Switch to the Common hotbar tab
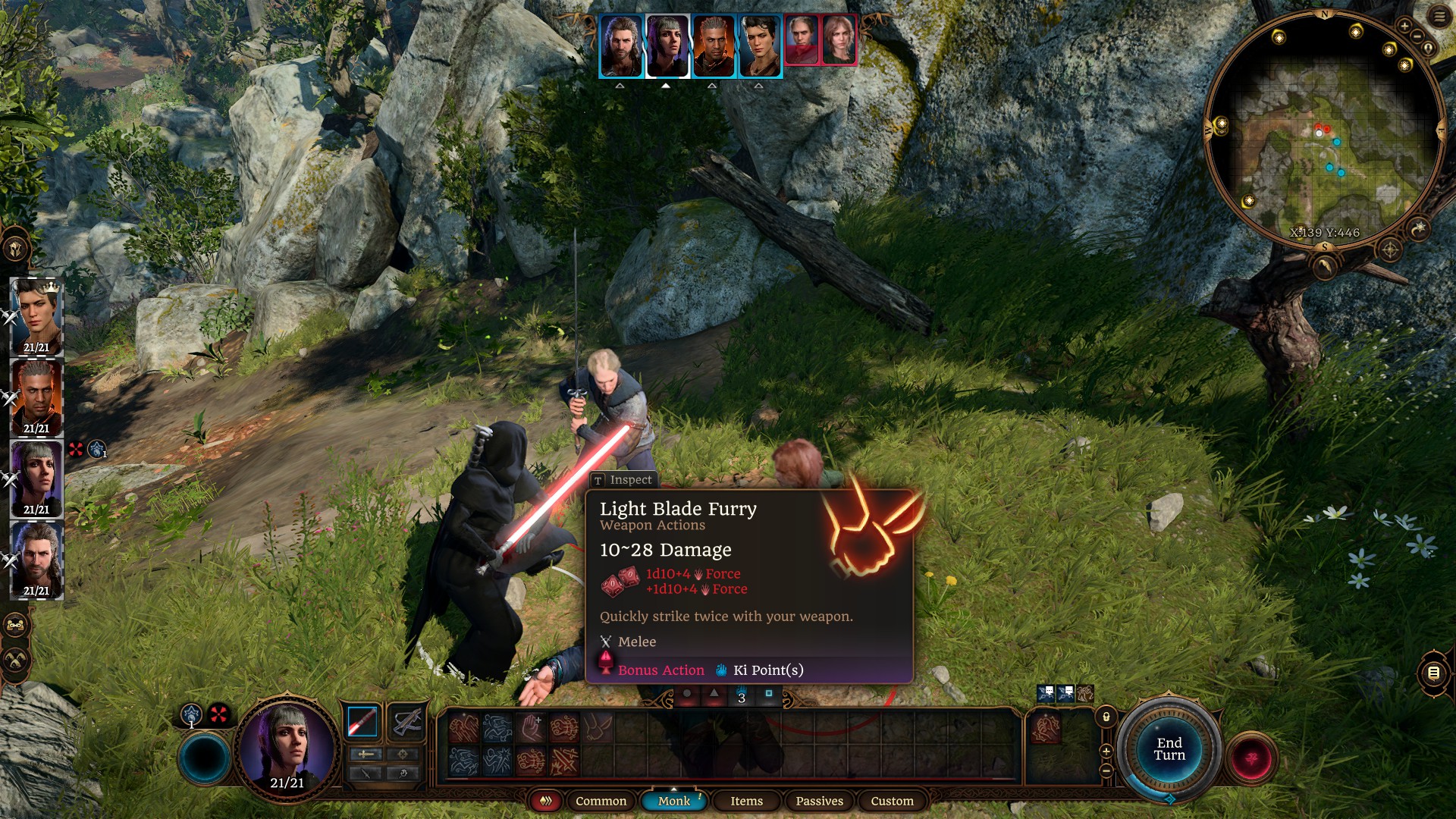1456x819 pixels. [601, 801]
